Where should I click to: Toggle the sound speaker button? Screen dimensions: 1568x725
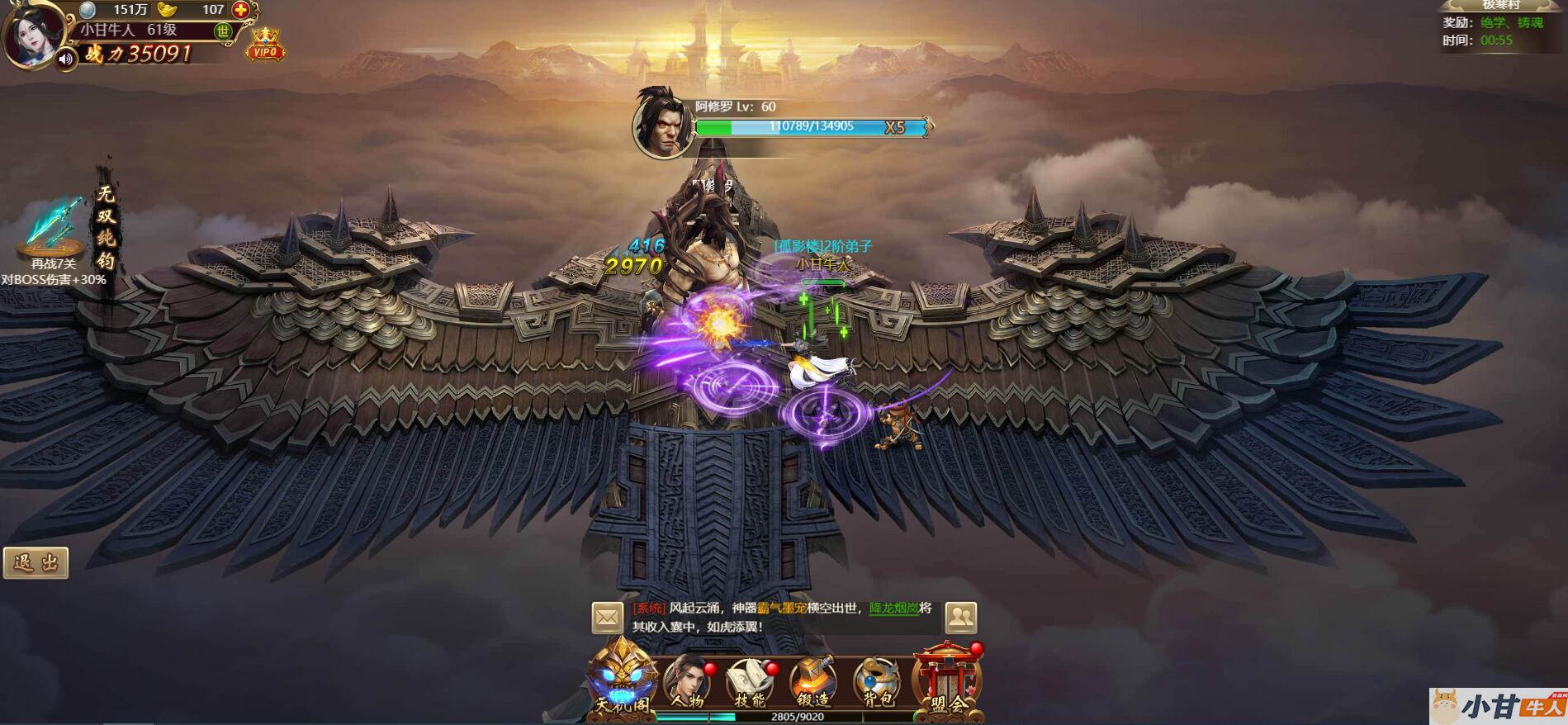pos(66,59)
